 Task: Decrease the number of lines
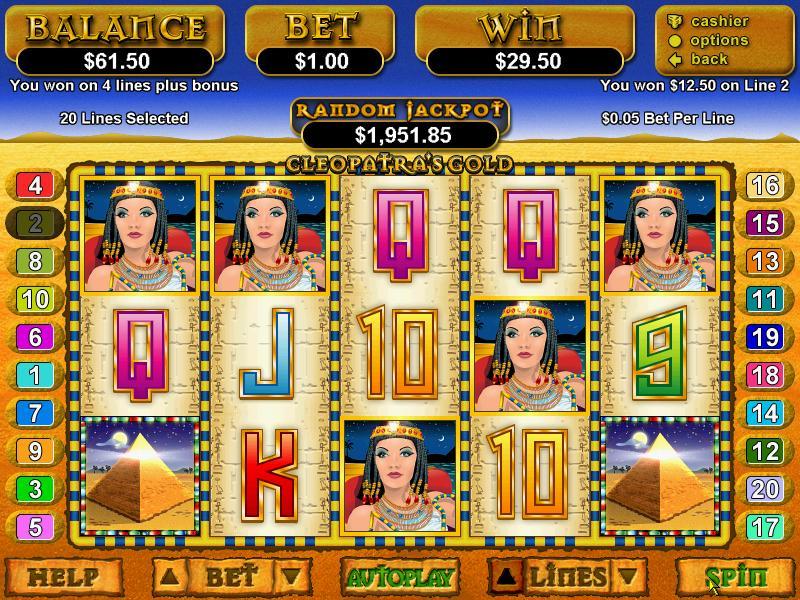[627, 576]
